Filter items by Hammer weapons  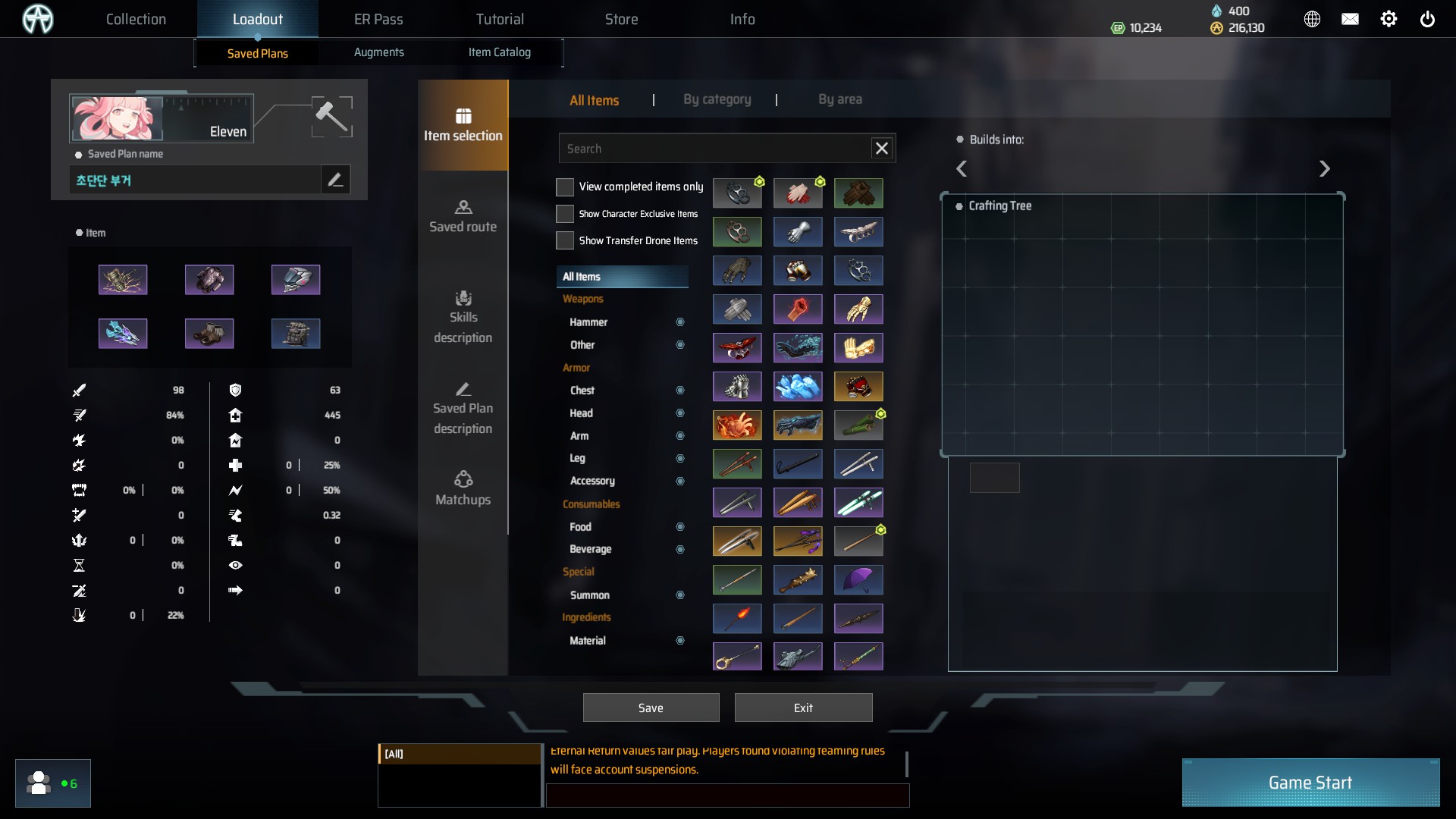click(588, 322)
